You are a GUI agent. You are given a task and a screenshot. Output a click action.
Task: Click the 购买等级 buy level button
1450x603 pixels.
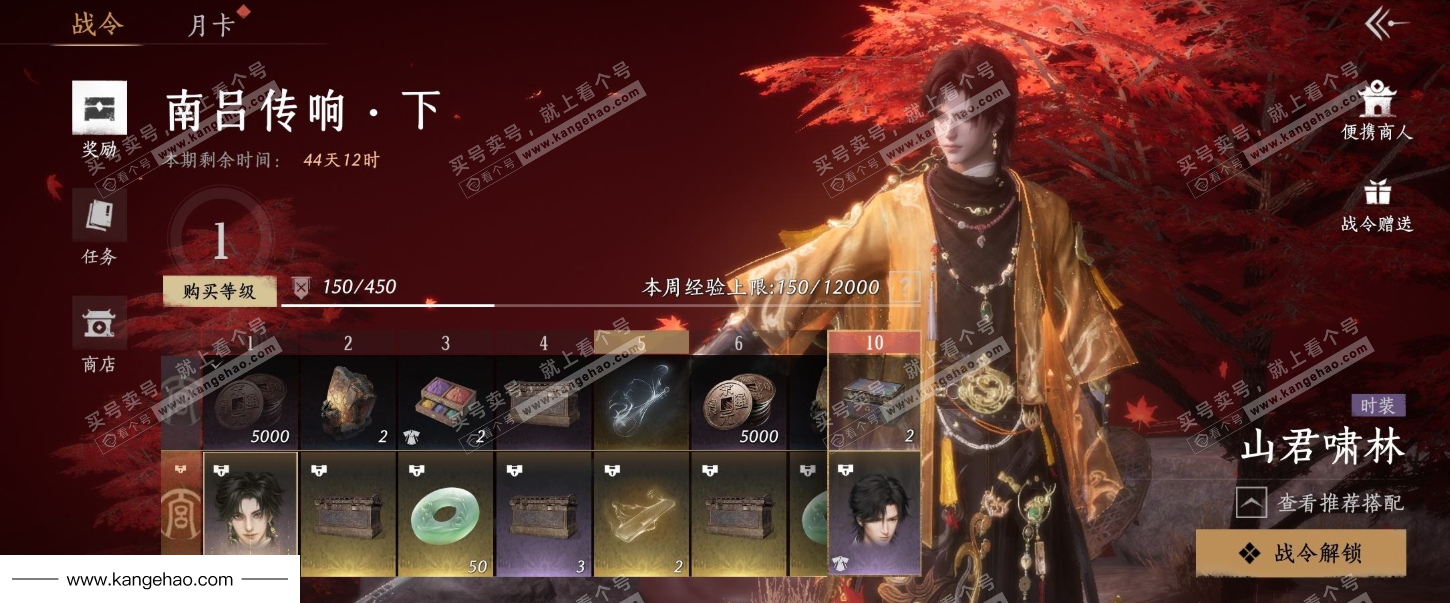coord(219,291)
